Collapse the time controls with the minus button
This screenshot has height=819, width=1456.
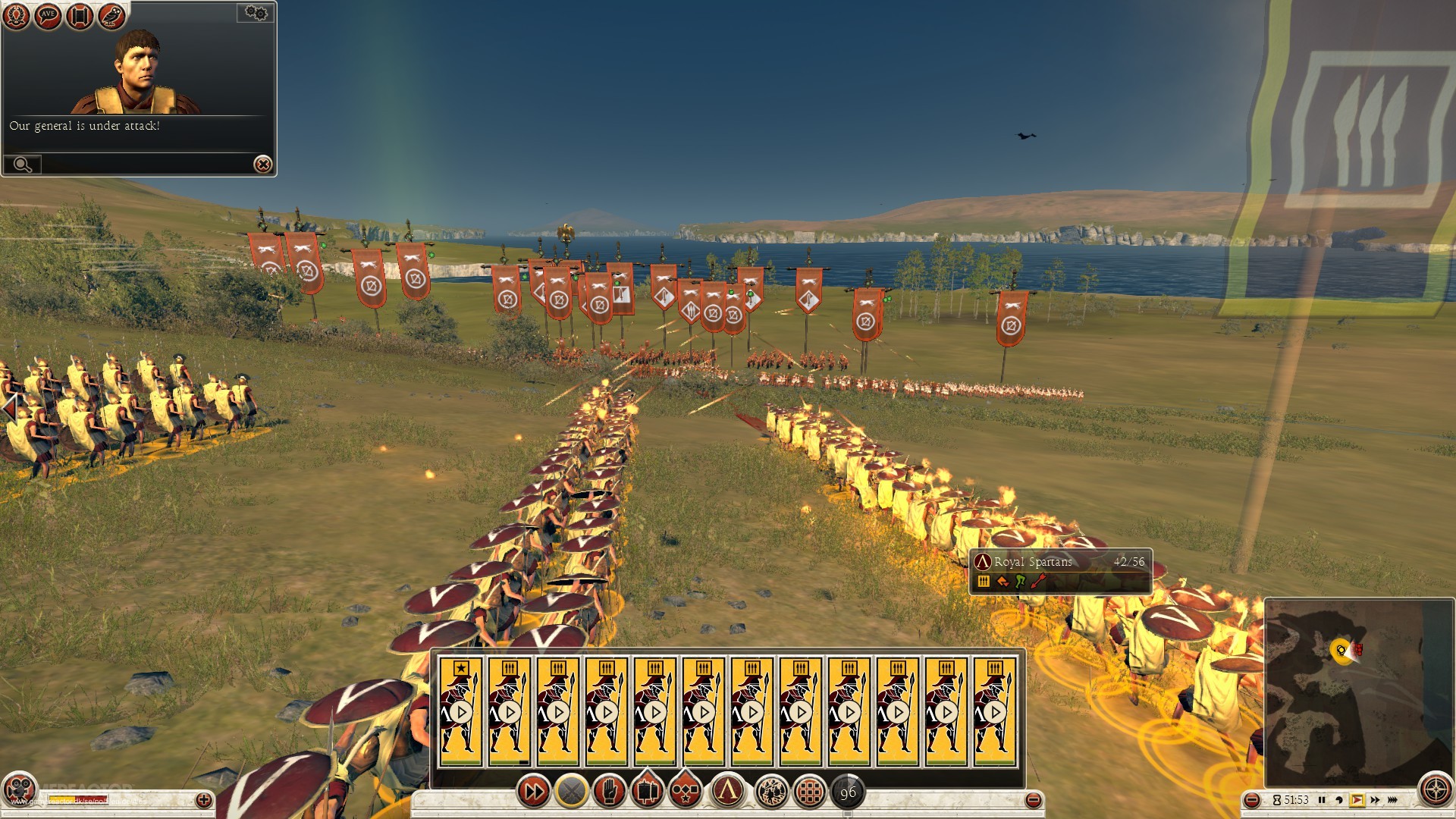1252,799
